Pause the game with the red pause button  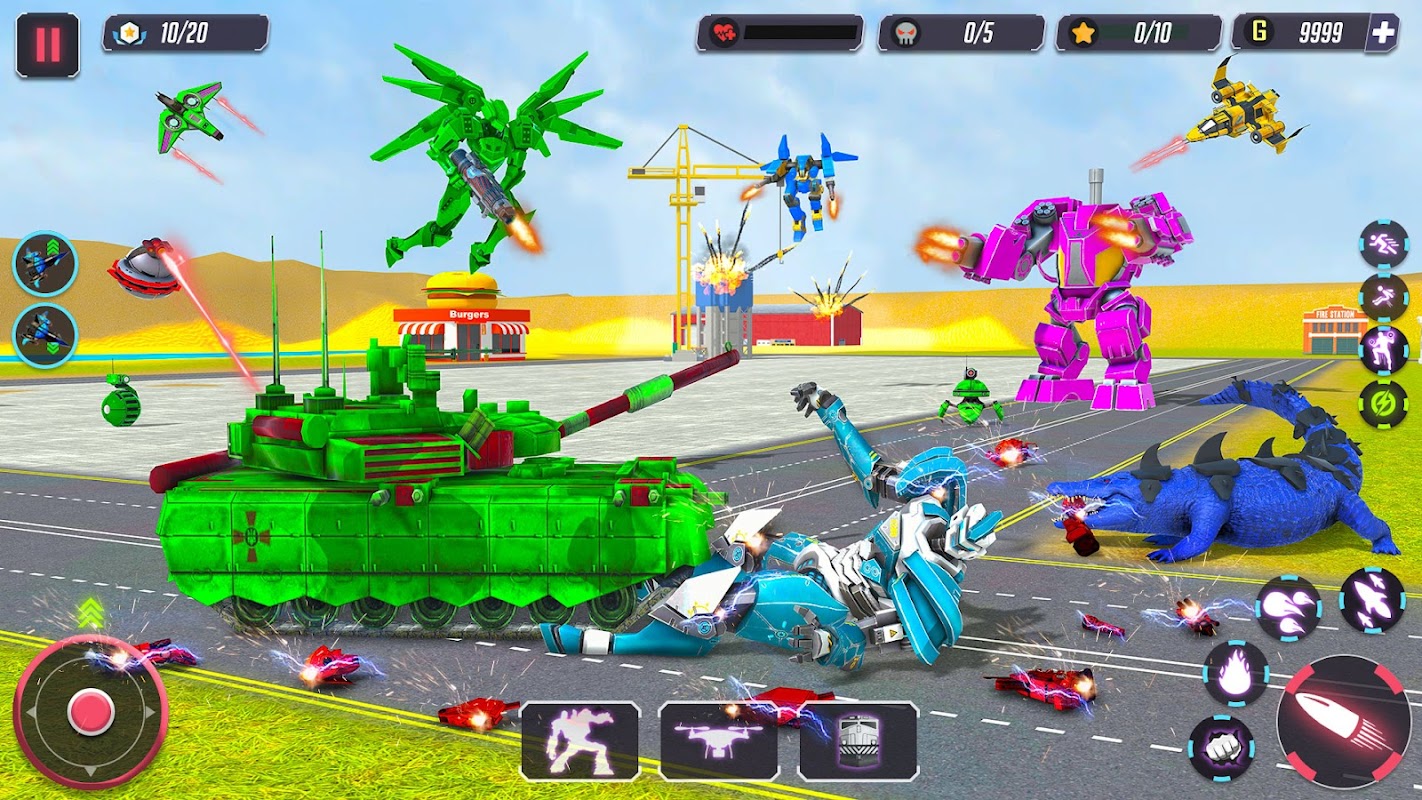tap(47, 45)
